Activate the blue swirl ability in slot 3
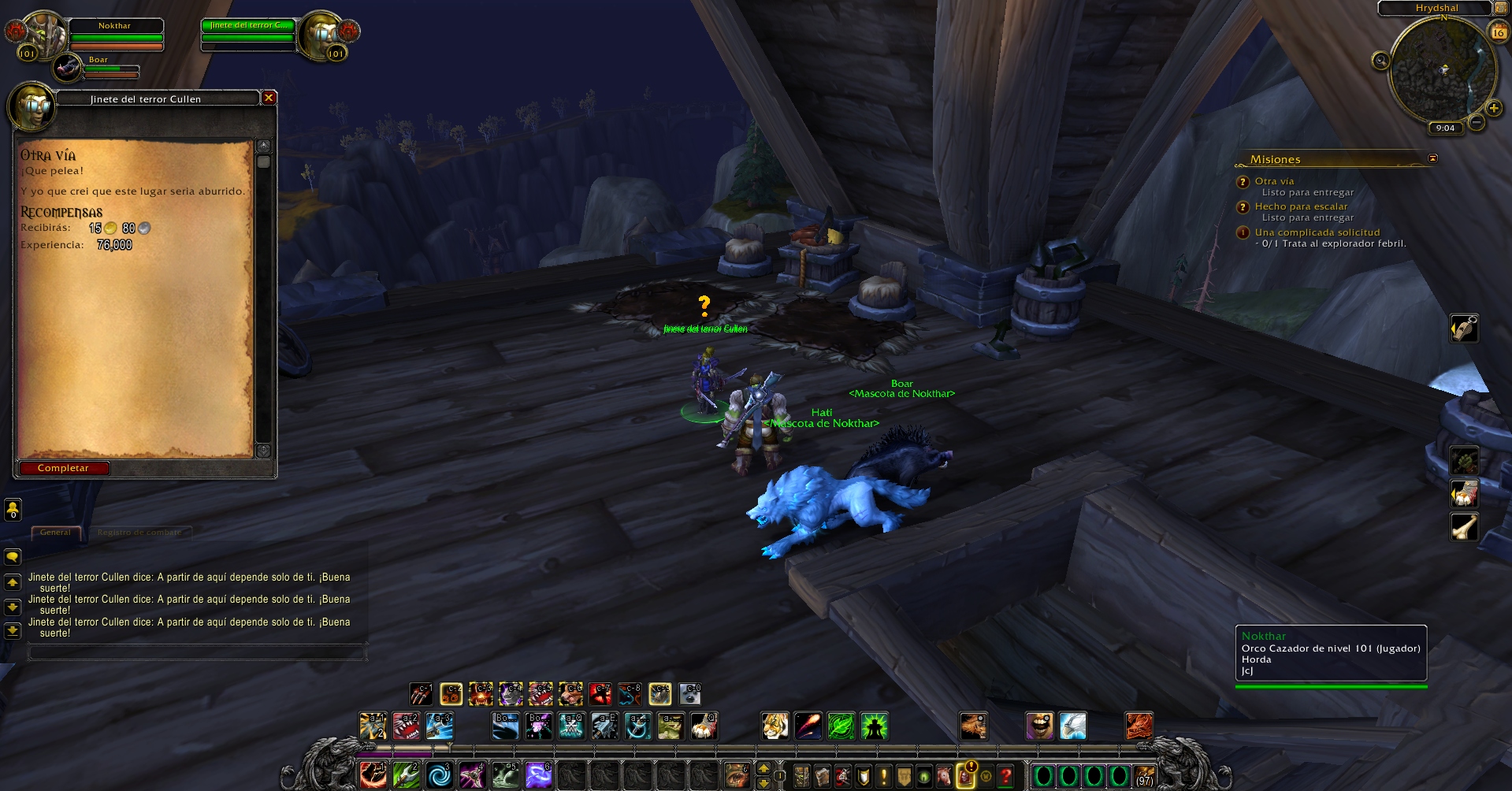Screen dimensions: 1512x791 [x=439, y=776]
